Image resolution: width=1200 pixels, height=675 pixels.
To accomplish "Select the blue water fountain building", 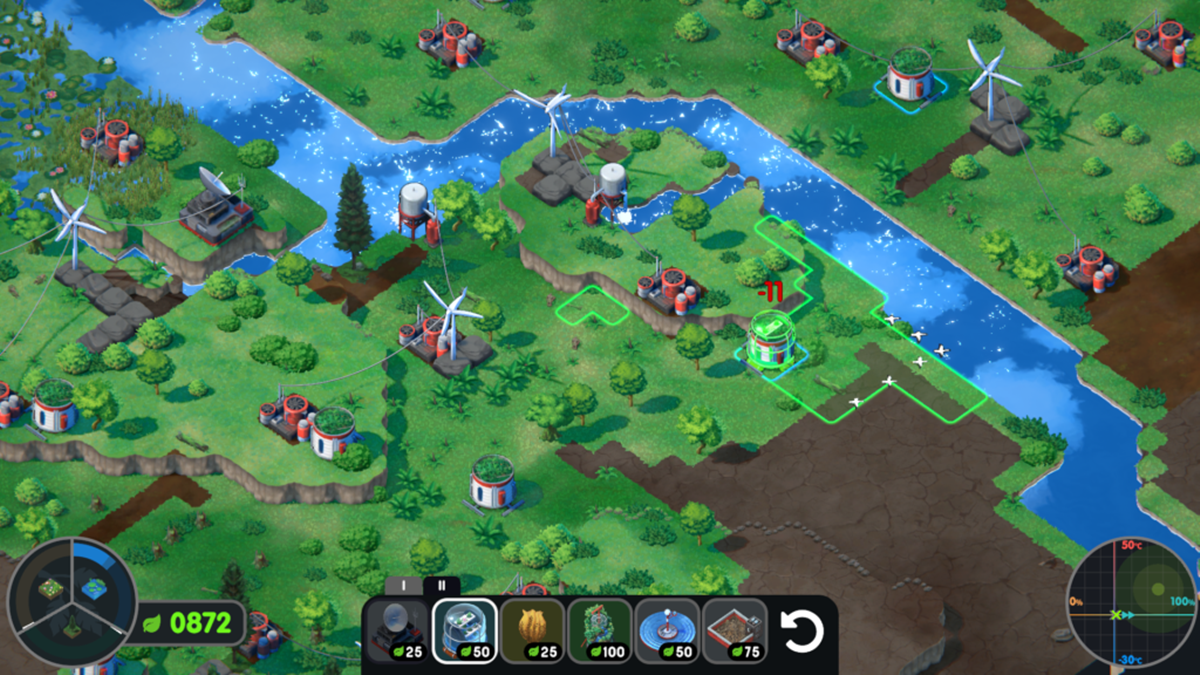I will [x=668, y=631].
